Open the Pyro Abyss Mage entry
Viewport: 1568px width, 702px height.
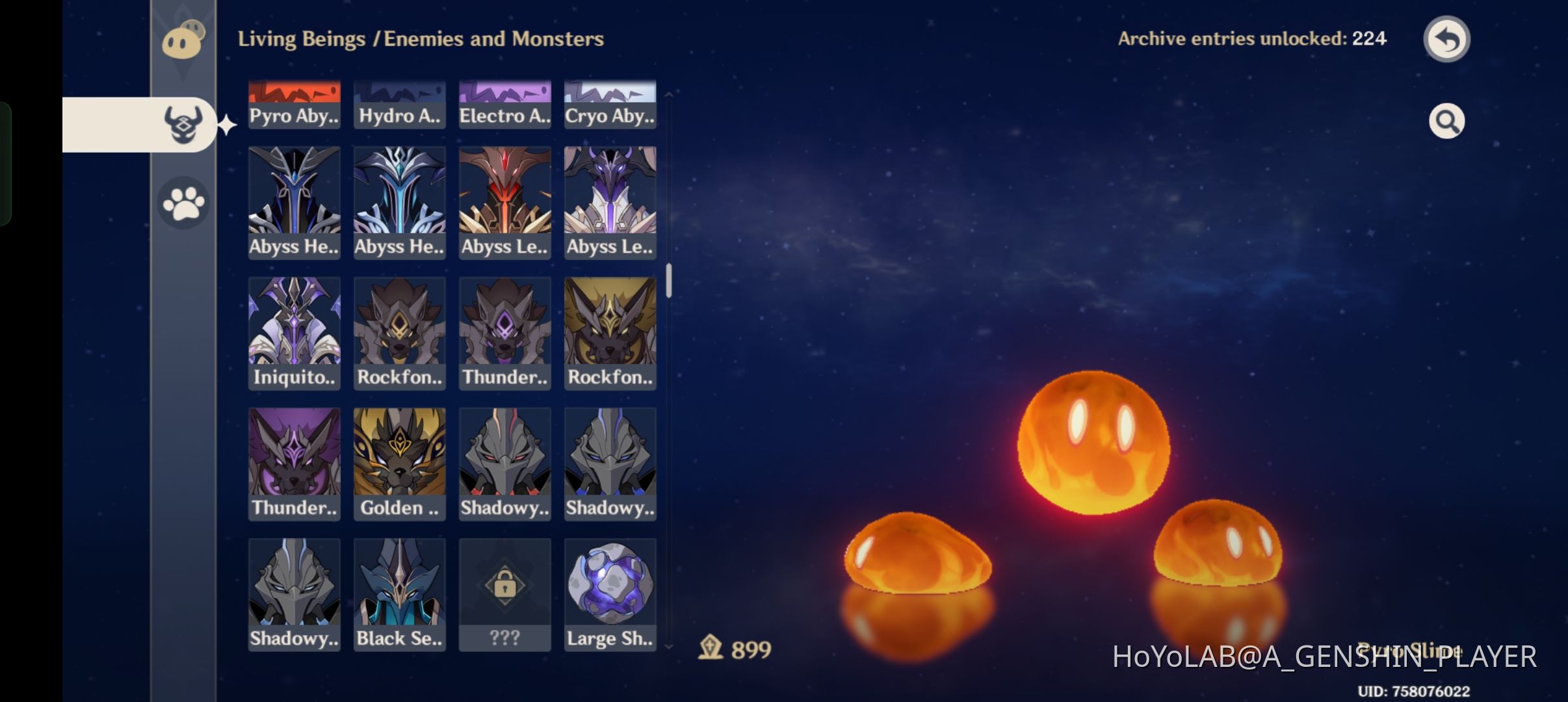tap(294, 103)
